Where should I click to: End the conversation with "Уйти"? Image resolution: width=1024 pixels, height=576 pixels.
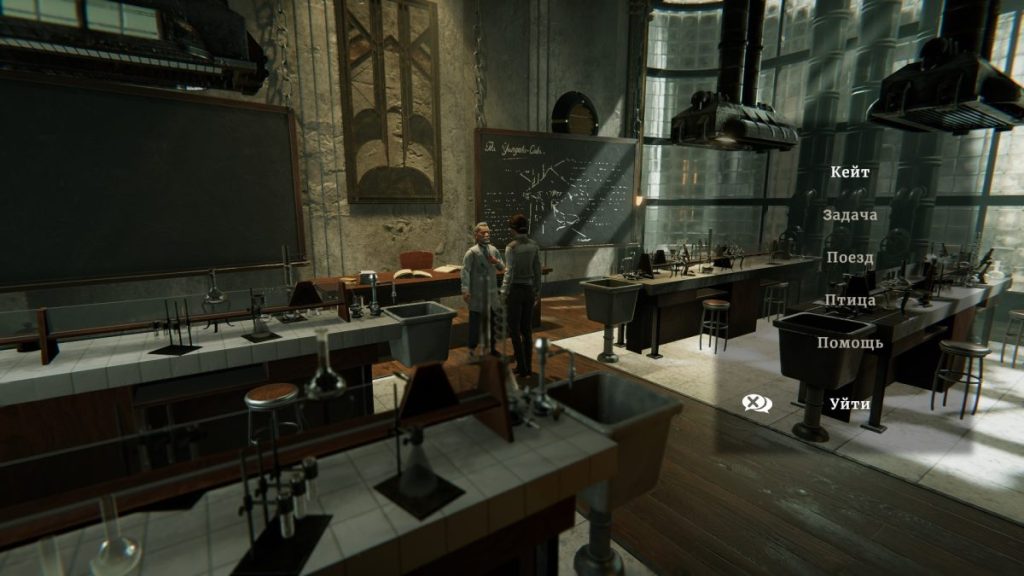pyautogui.click(x=849, y=403)
